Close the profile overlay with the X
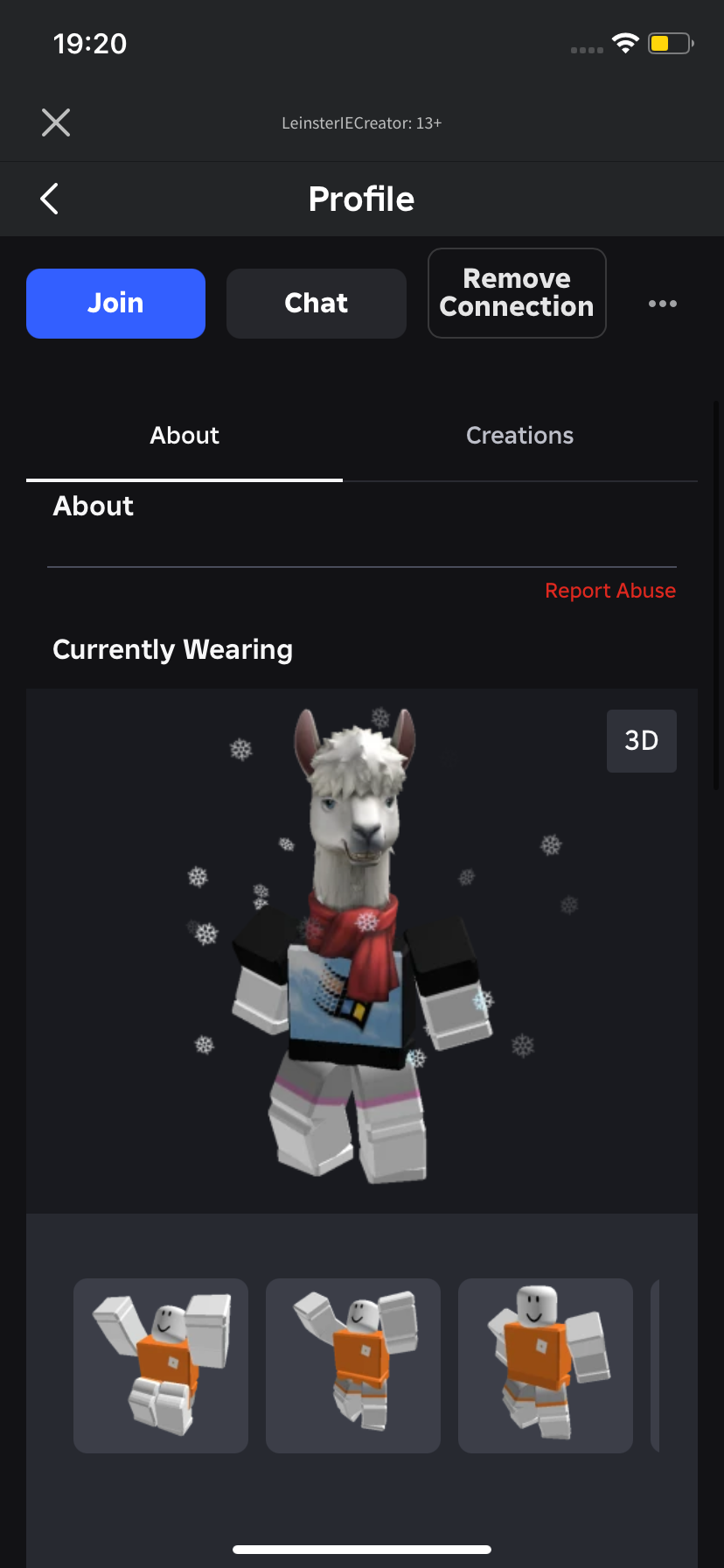This screenshot has width=724, height=1568. 56,122
